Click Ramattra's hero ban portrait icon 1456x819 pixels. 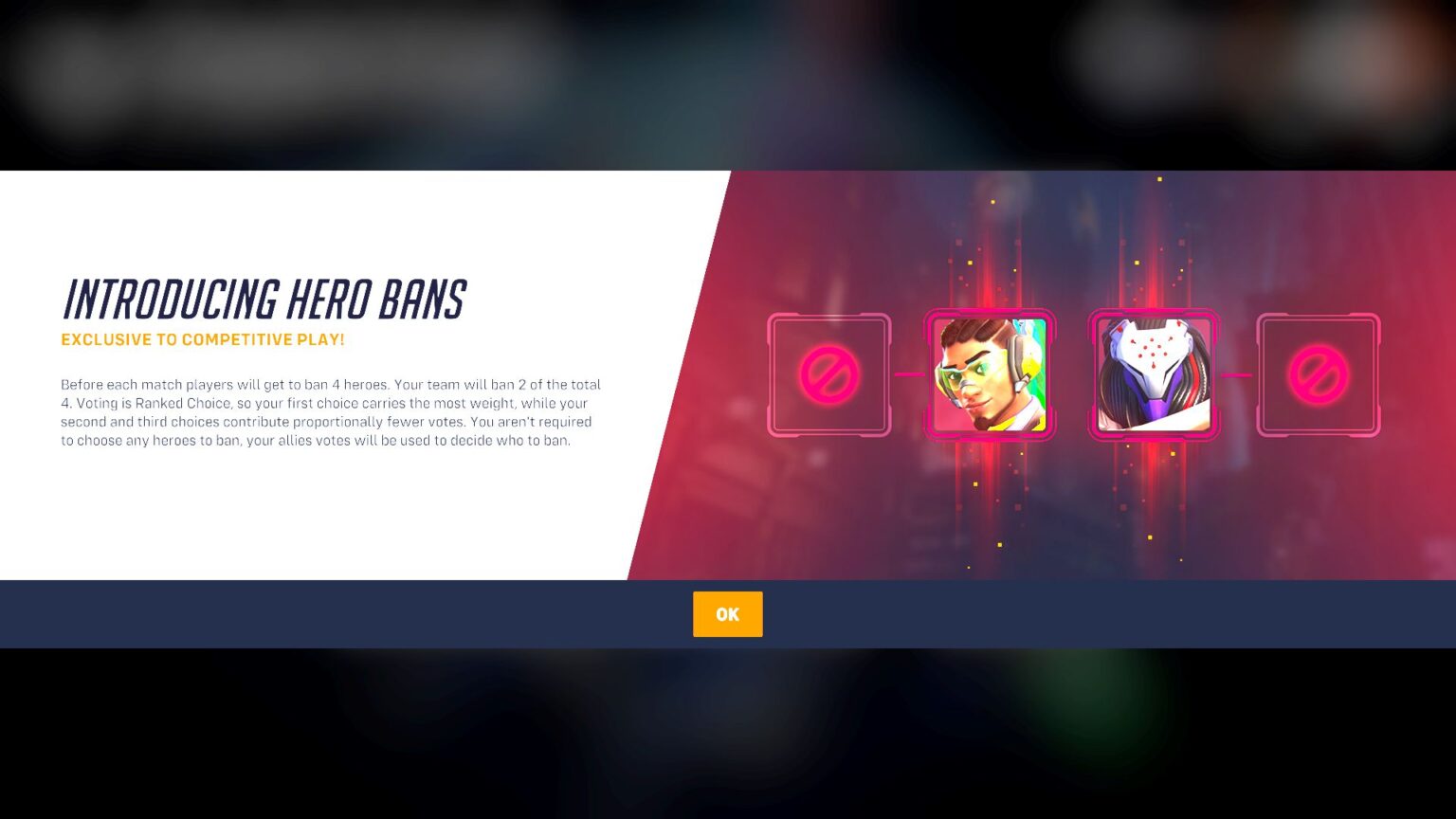pyautogui.click(x=1152, y=375)
